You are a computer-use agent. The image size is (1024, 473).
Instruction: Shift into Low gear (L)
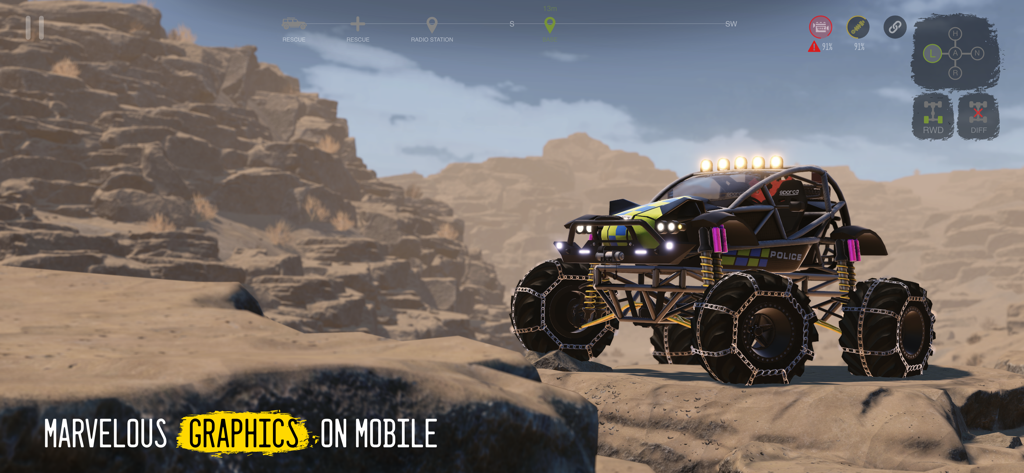pyautogui.click(x=933, y=53)
